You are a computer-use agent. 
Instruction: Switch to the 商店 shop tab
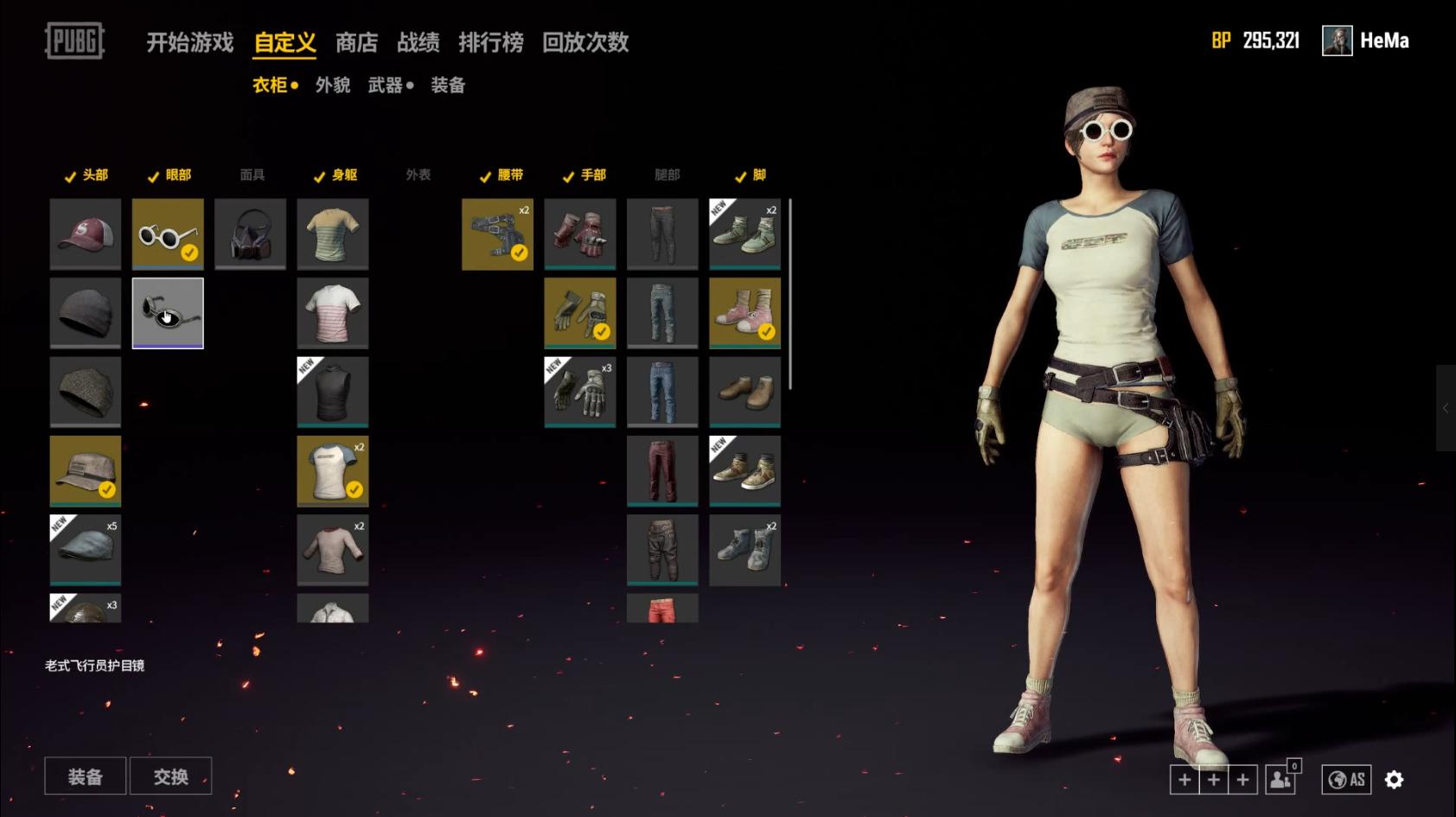pyautogui.click(x=356, y=42)
